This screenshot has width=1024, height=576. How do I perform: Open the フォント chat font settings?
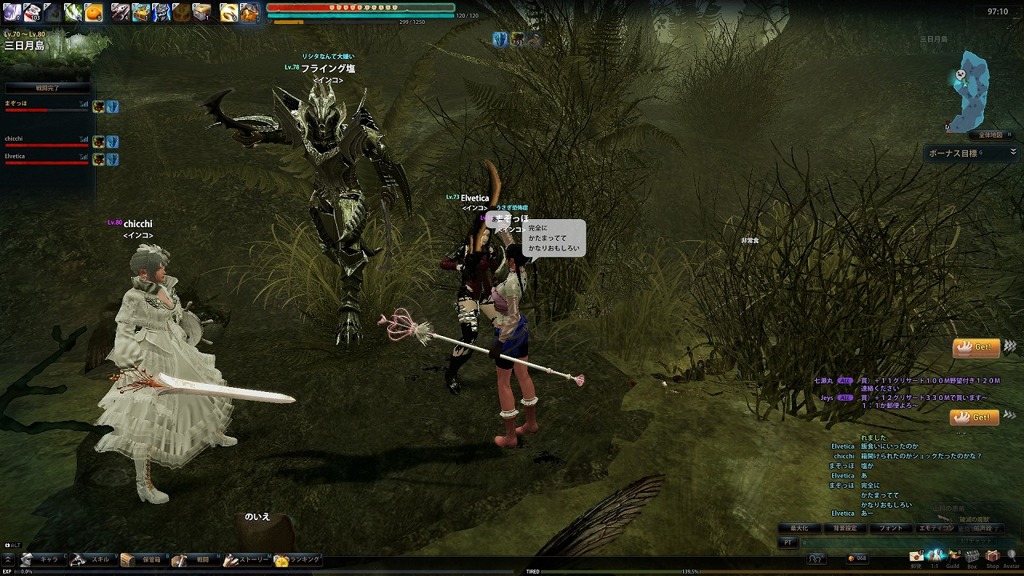[x=892, y=527]
